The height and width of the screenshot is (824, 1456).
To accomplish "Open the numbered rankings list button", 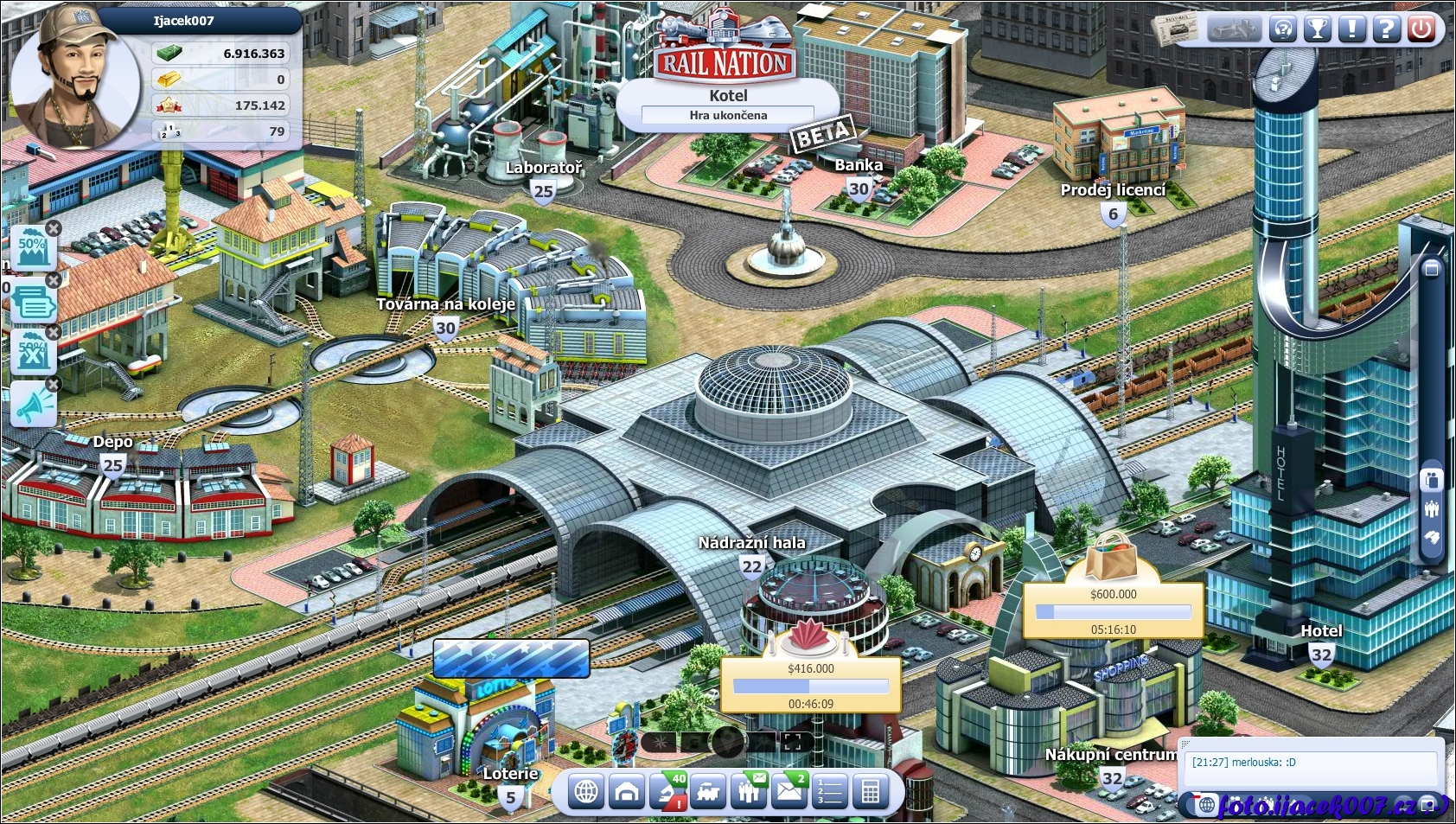I will point(830,791).
